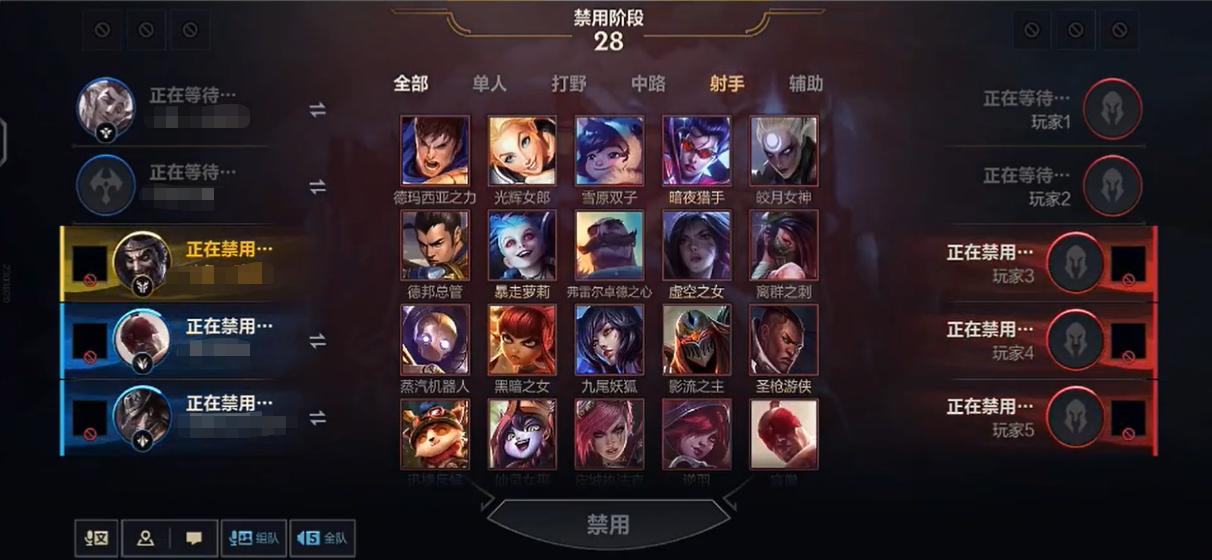
Task: Open the chat bubble panel
Action: tap(194, 538)
